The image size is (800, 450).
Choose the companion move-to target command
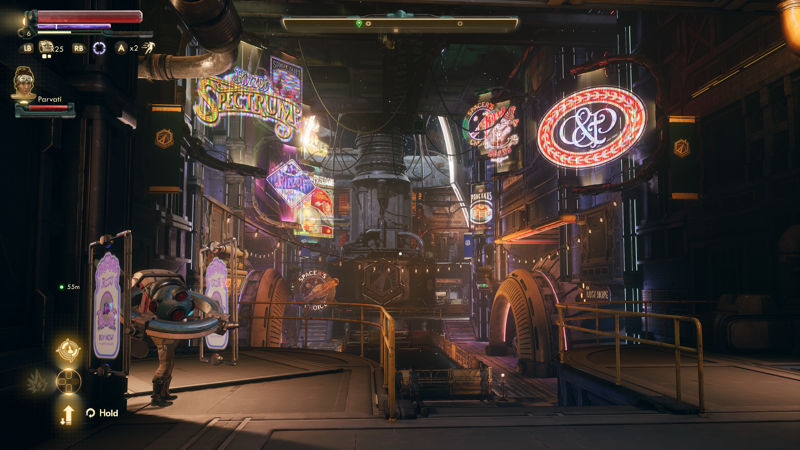[68, 350]
